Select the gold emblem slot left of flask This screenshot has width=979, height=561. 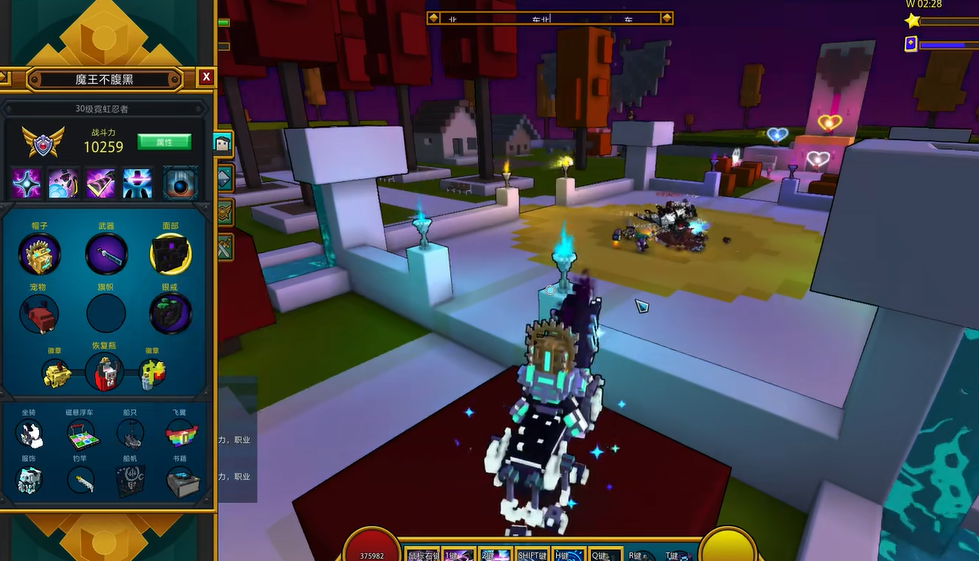54,374
